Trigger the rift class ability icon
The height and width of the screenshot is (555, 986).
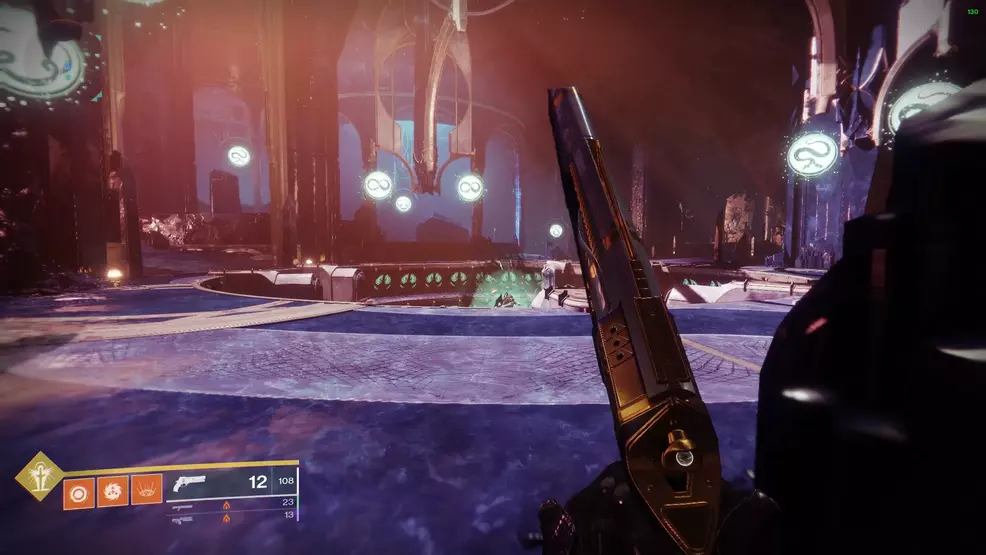[146, 490]
